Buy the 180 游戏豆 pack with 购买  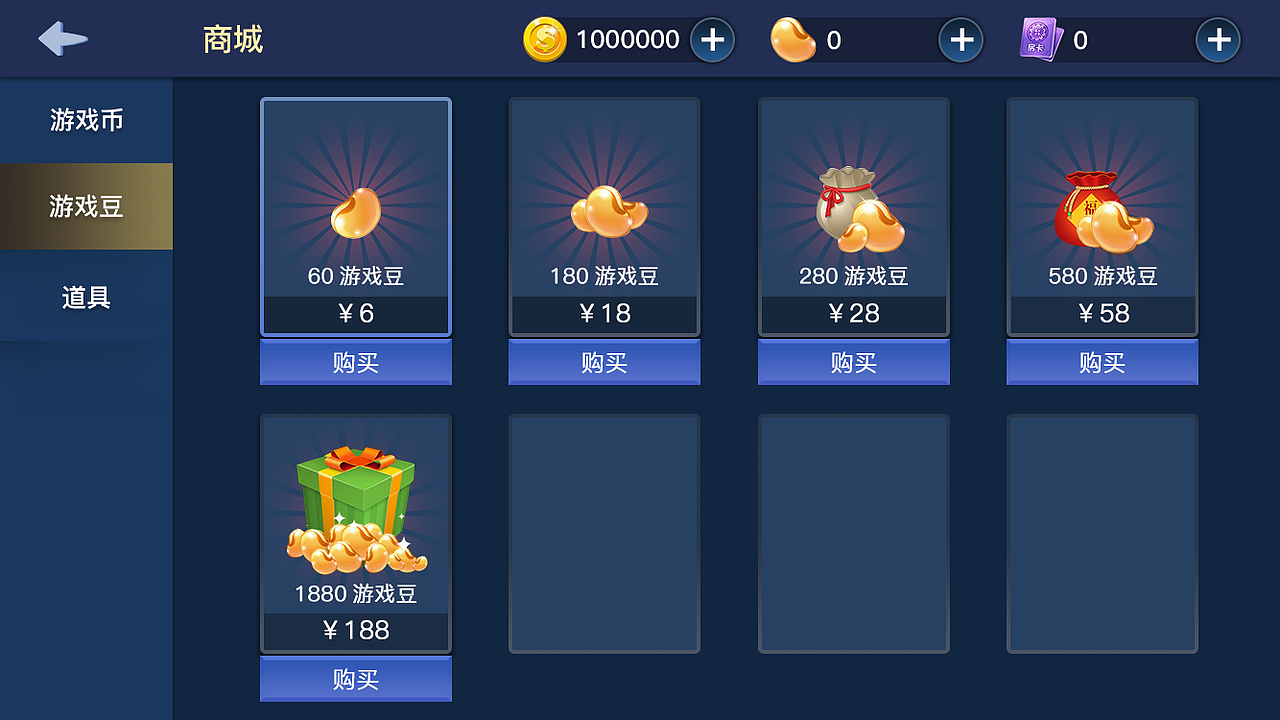[x=604, y=362]
